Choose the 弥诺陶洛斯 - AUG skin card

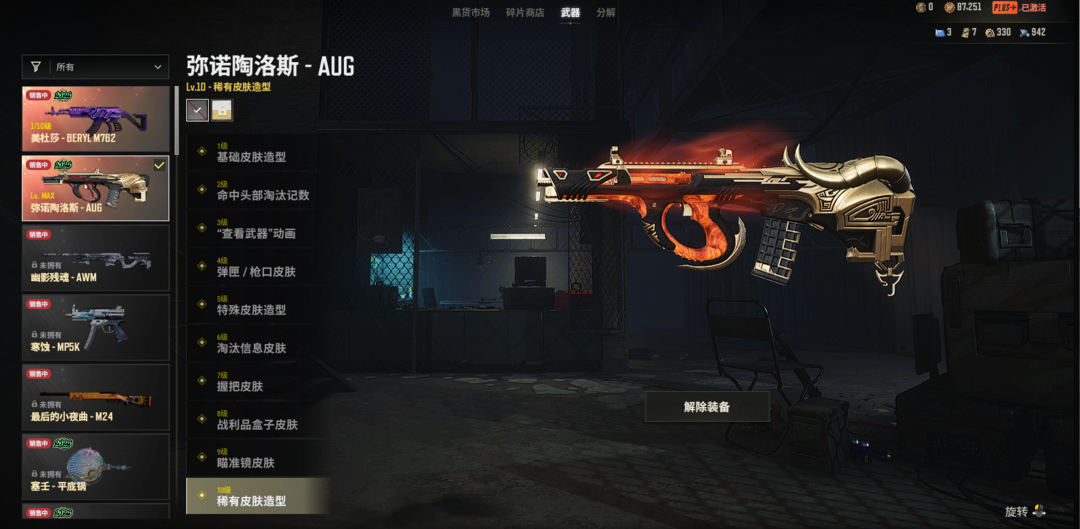pos(96,188)
